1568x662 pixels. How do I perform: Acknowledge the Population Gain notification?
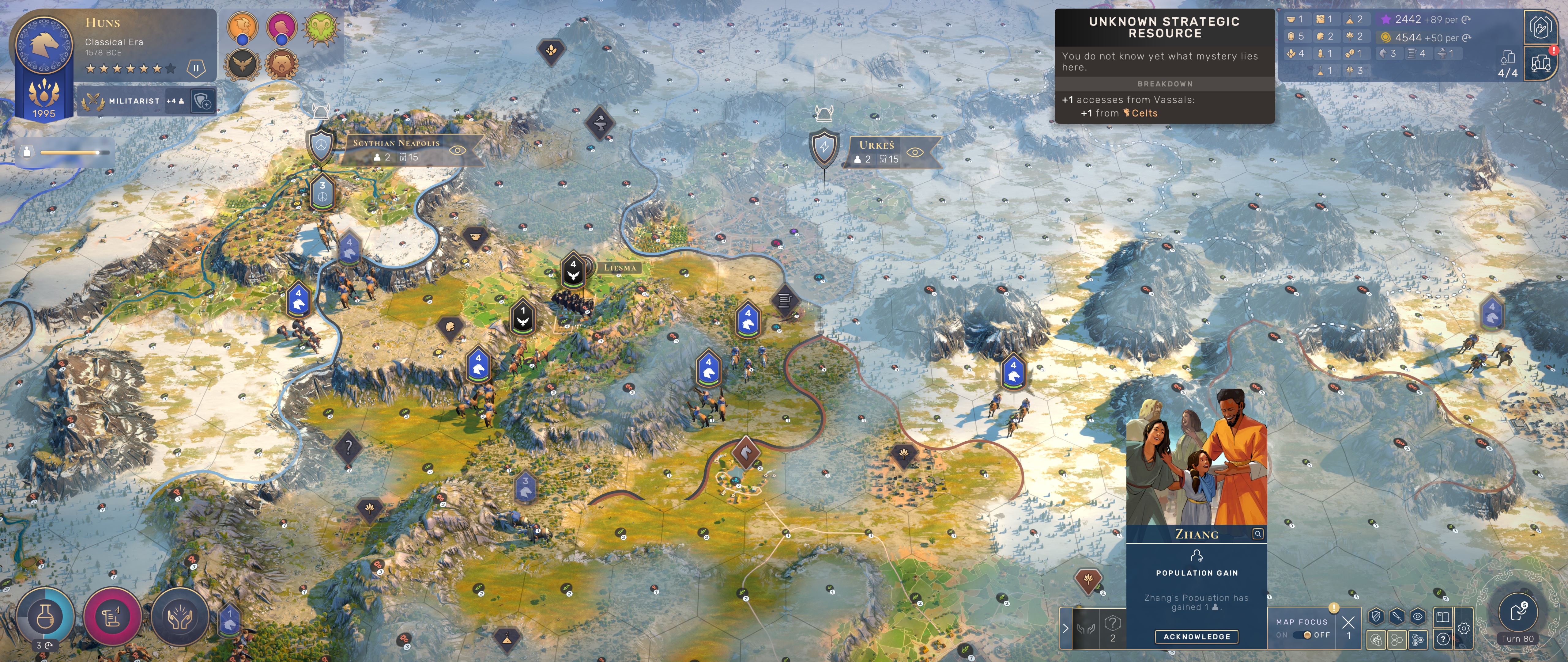(1197, 637)
